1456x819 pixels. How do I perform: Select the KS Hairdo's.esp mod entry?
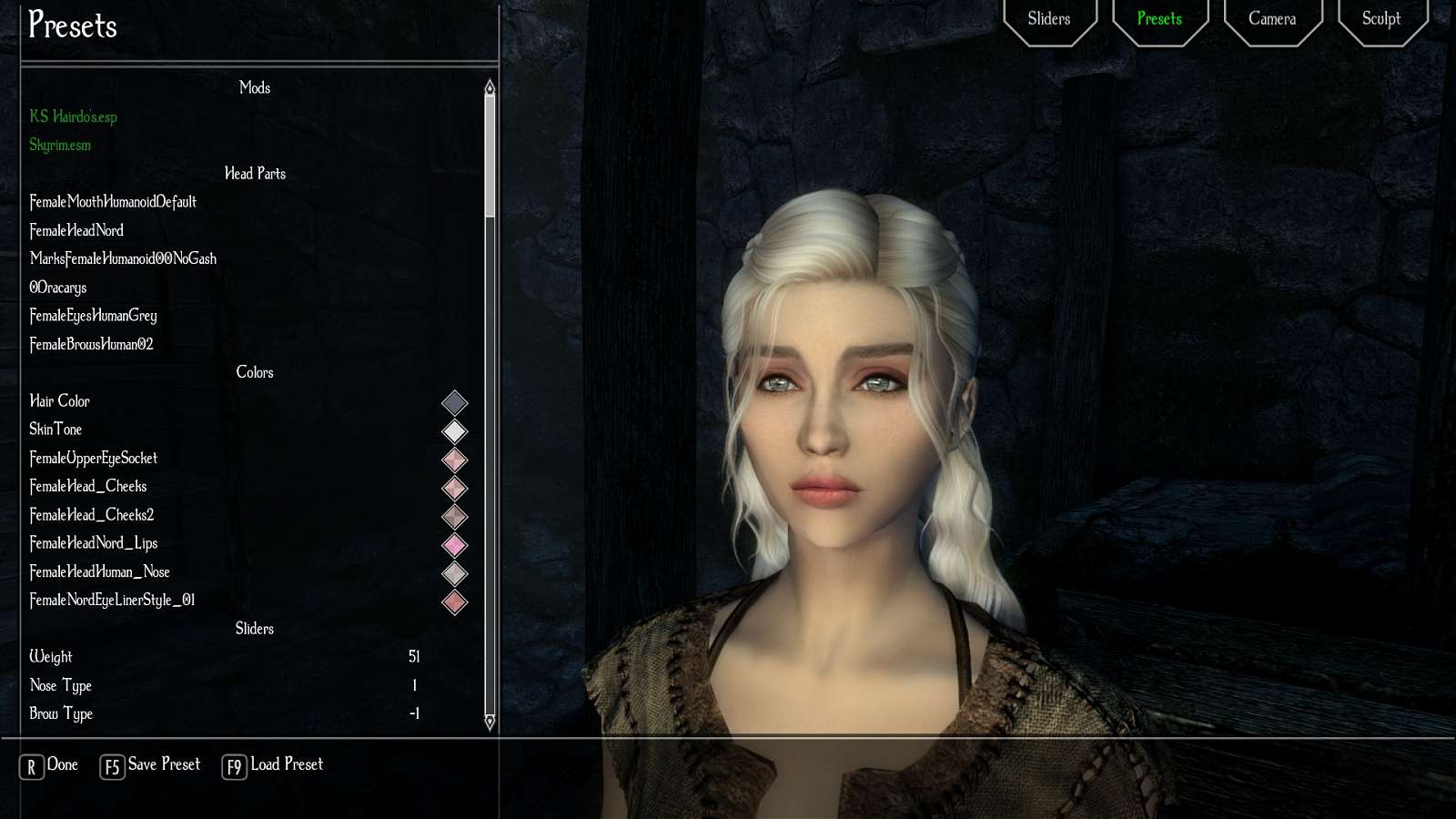(x=74, y=116)
